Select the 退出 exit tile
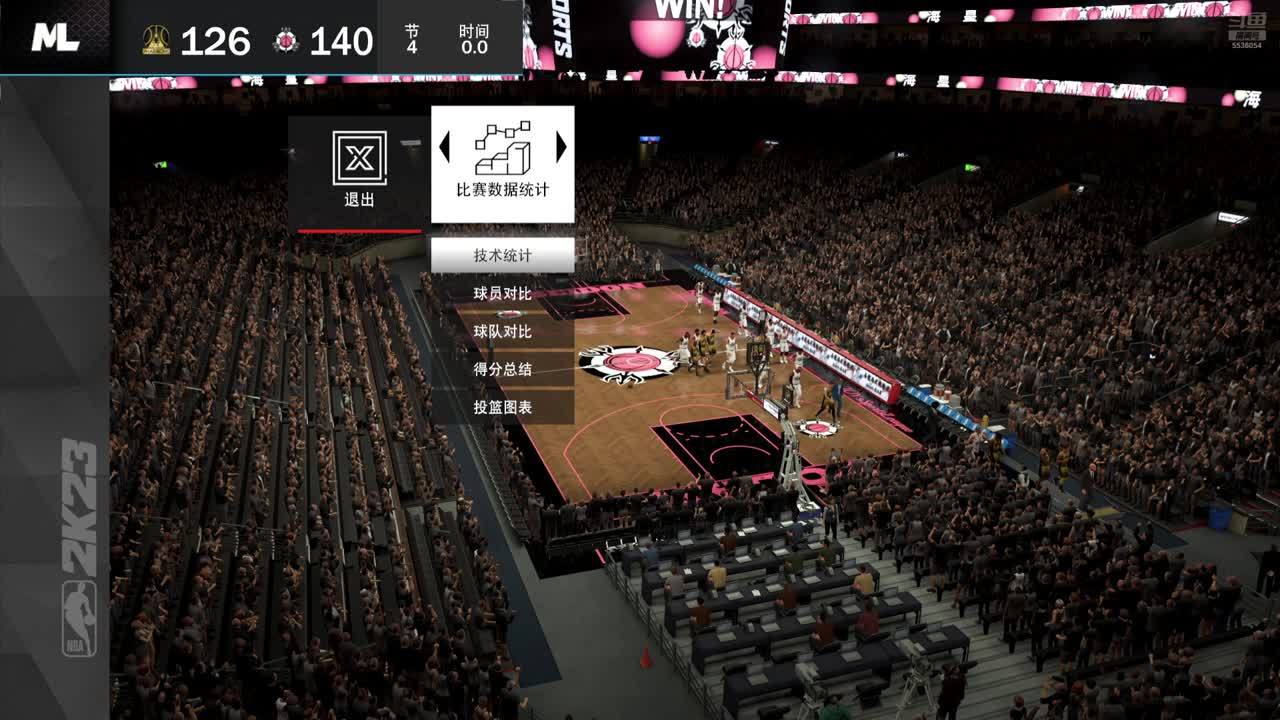Screen dimensions: 1280x720 (359, 172)
